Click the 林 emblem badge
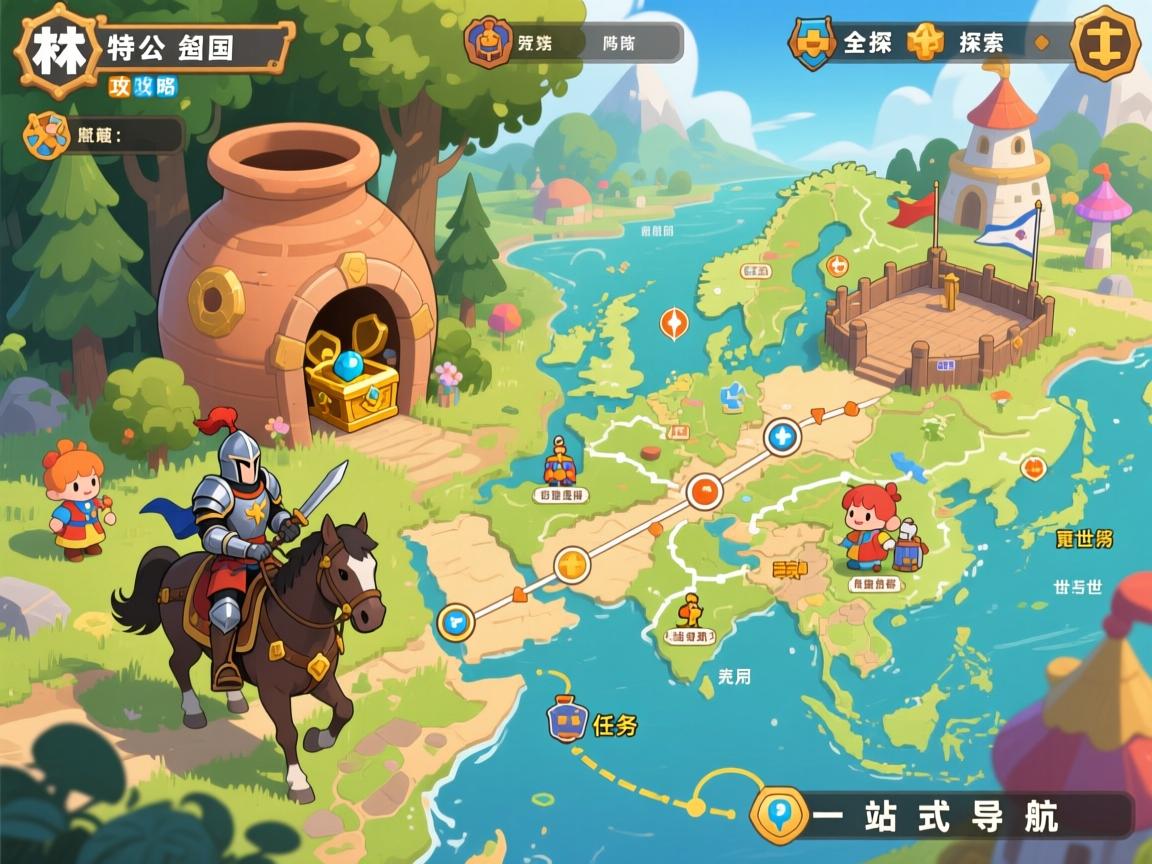 click(x=59, y=50)
